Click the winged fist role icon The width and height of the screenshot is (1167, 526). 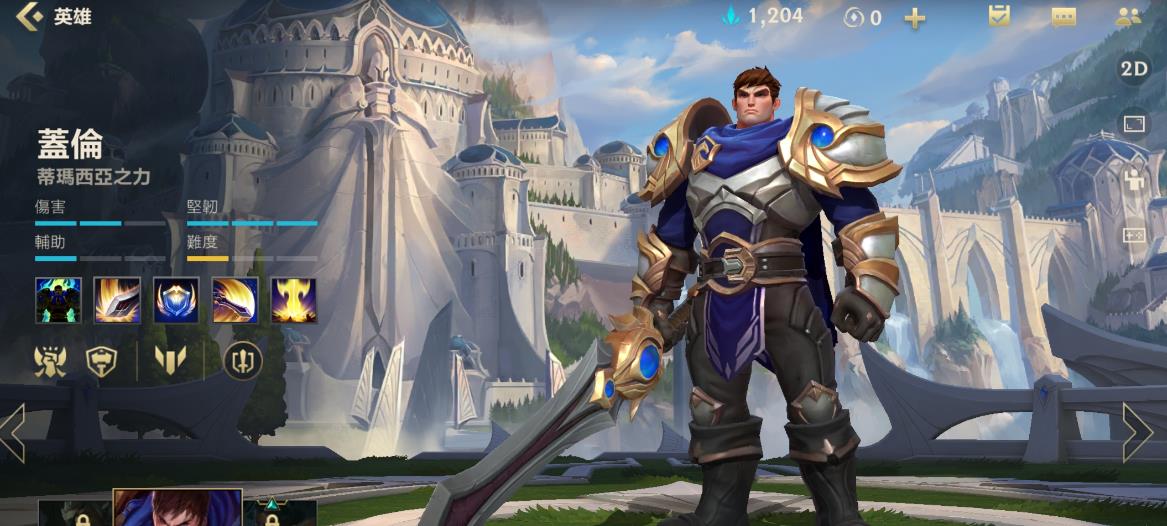click(50, 361)
